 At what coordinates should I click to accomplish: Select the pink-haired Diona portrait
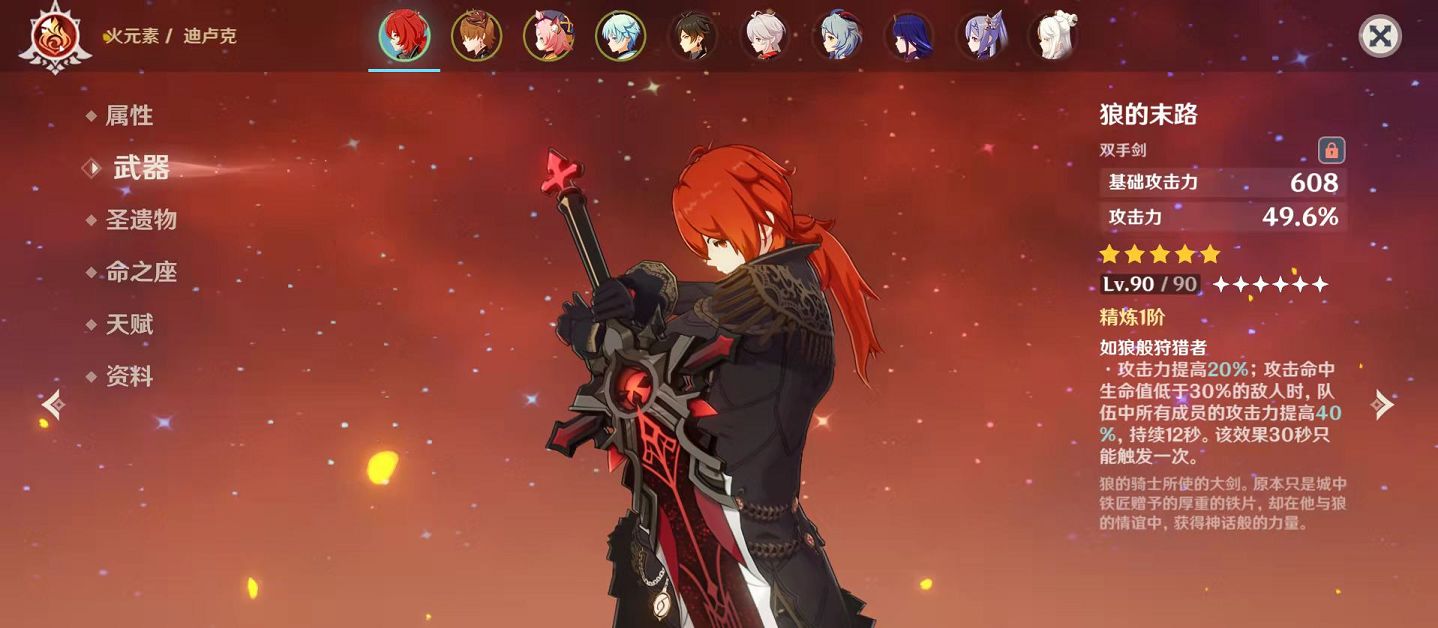tap(549, 36)
